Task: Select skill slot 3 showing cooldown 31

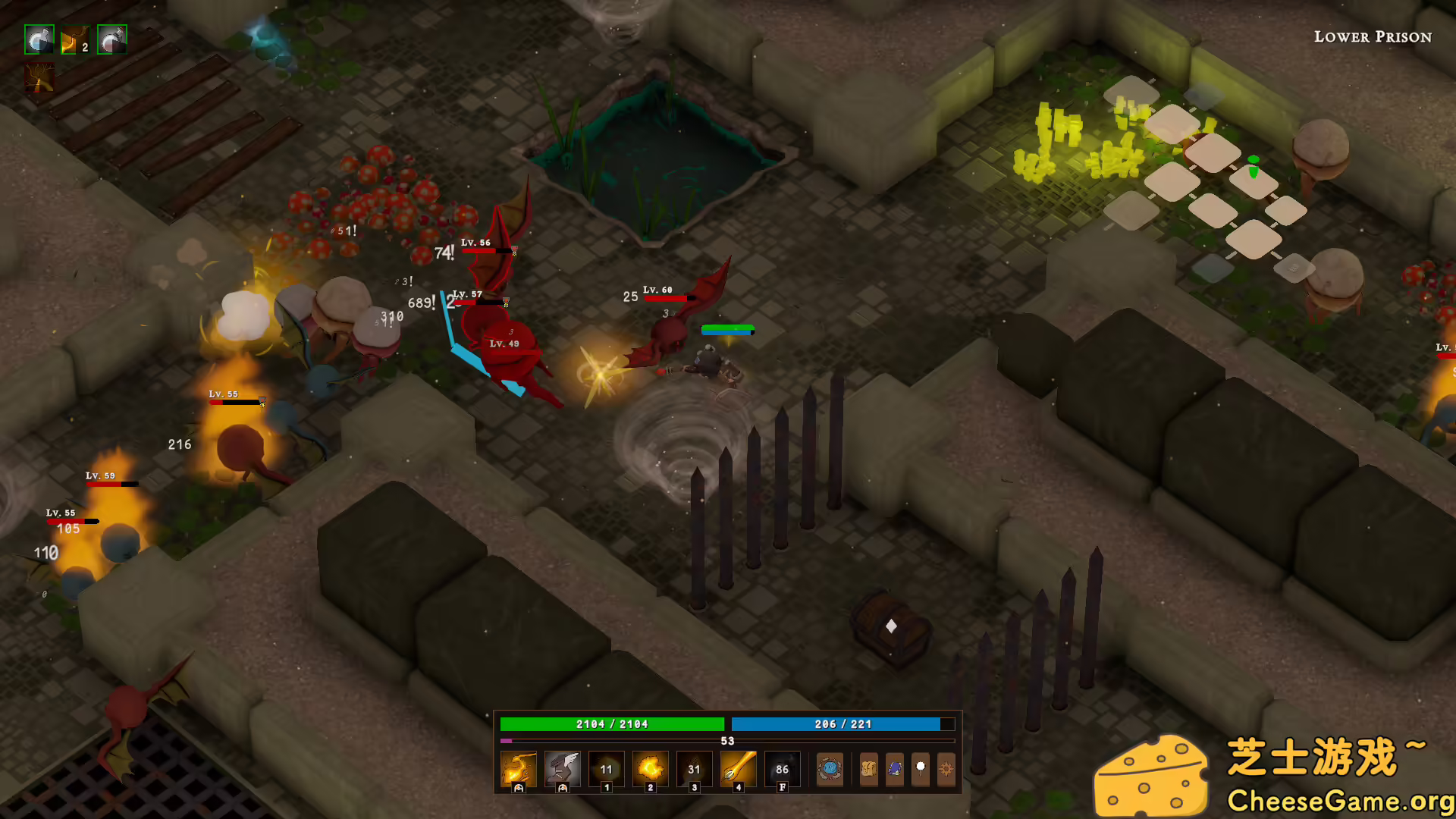Action: pos(694,768)
